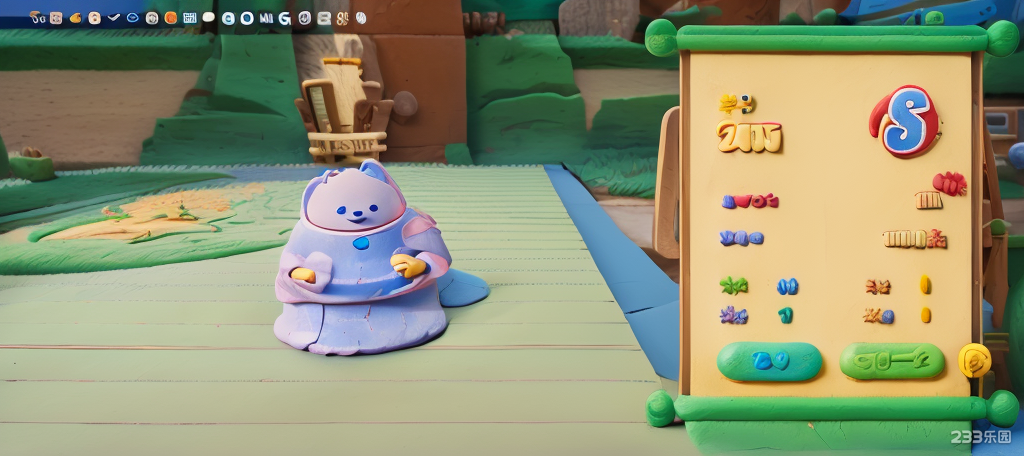Select the yellow swirl icon beside the panel
This screenshot has height=456, width=1024.
(x=974, y=360)
